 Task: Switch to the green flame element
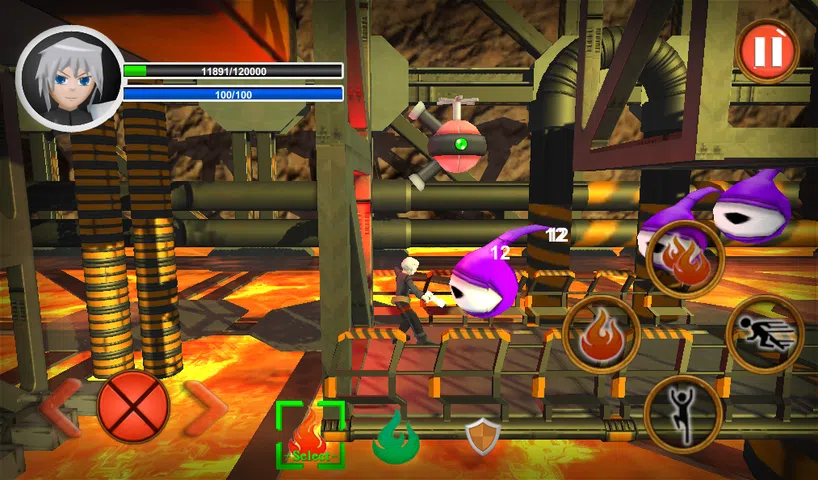pyautogui.click(x=396, y=437)
